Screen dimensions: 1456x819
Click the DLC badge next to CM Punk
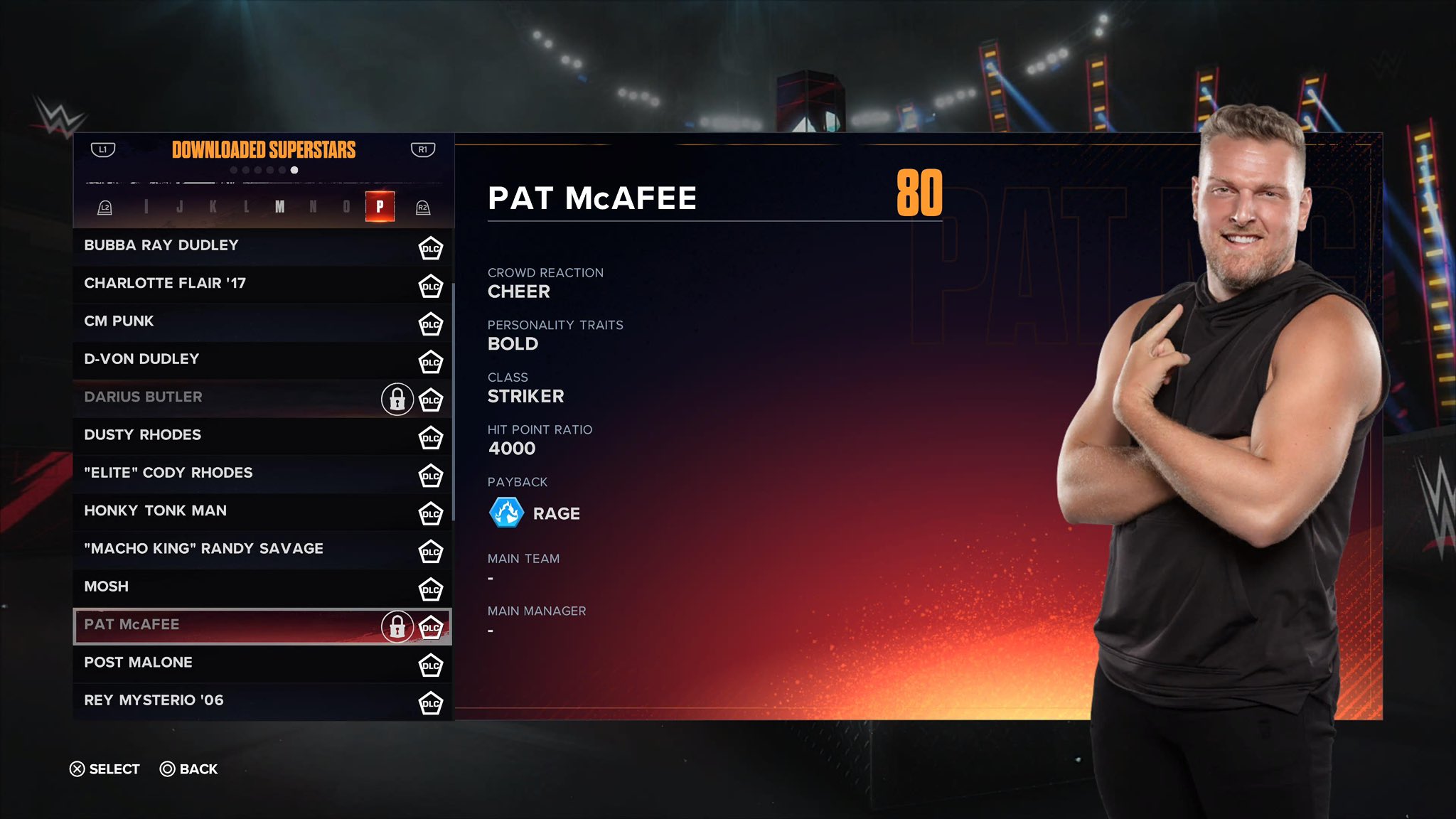click(x=431, y=324)
